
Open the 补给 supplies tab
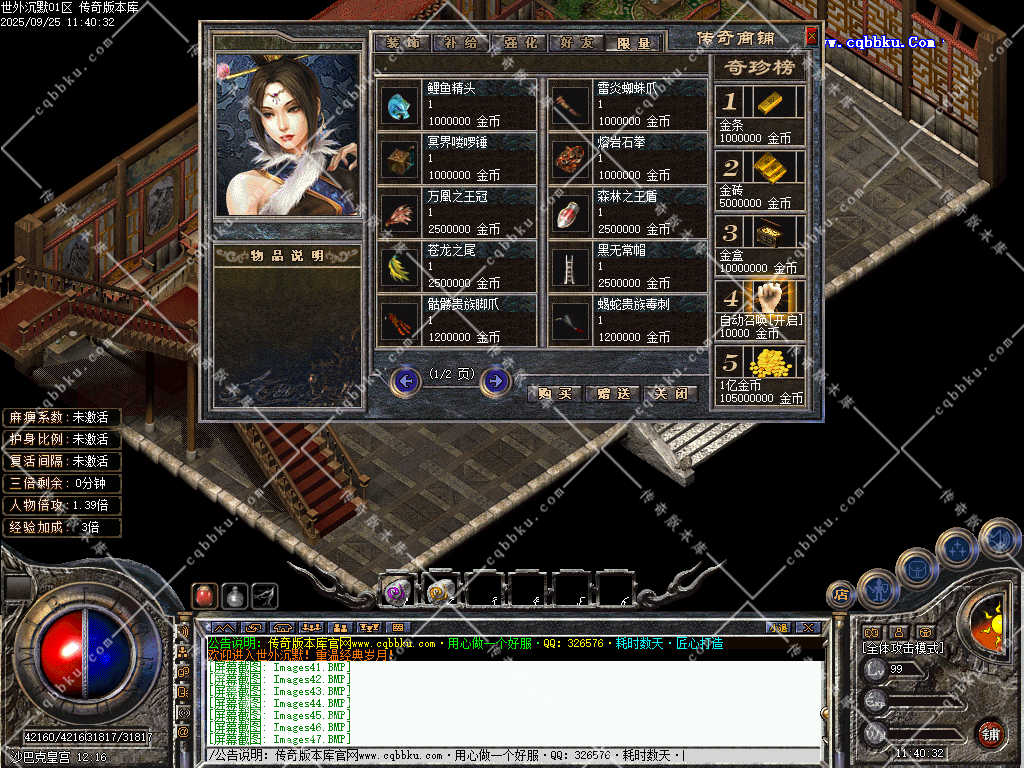click(460, 43)
